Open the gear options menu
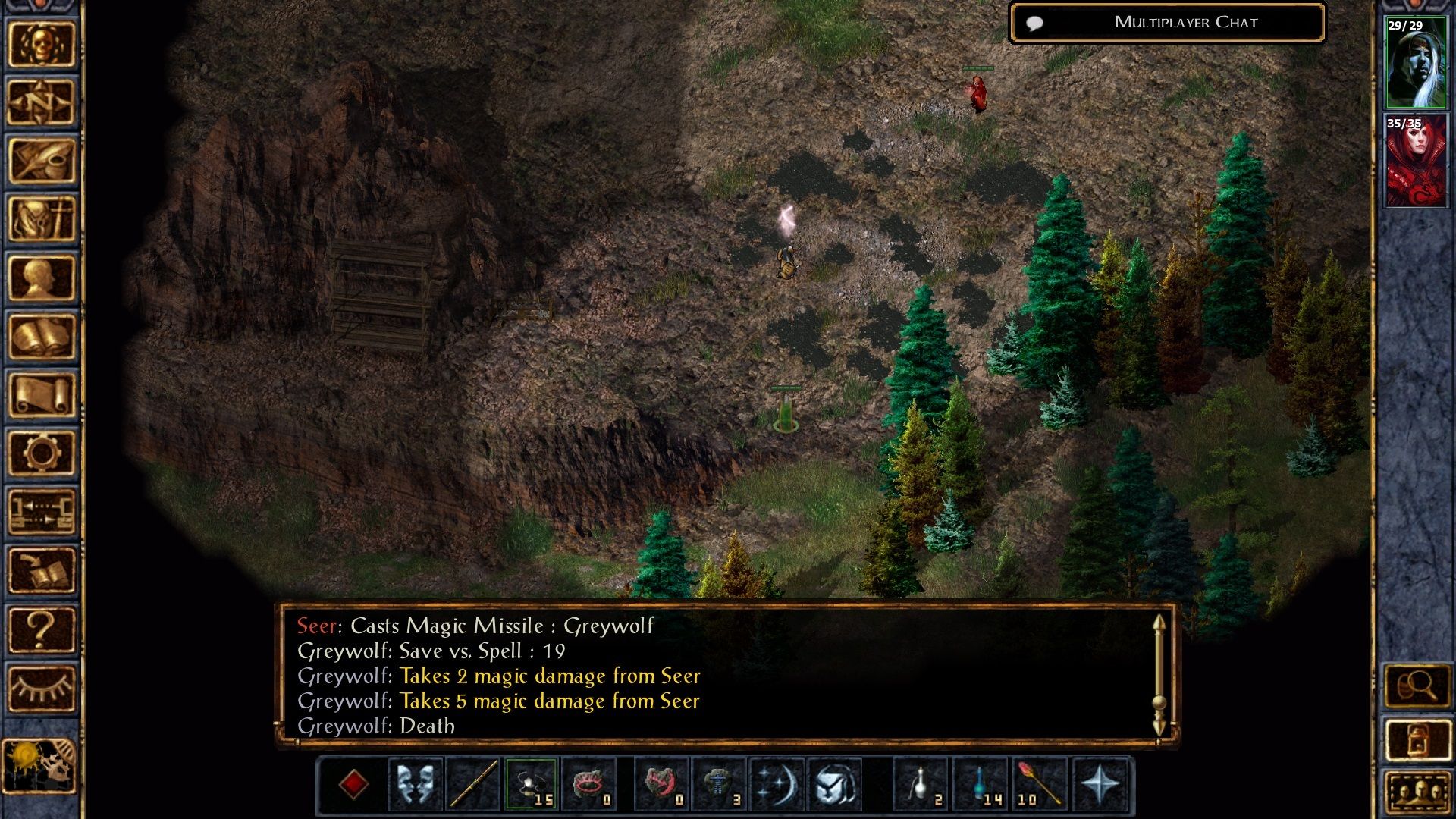This screenshot has width=1456, height=819. 41,453
